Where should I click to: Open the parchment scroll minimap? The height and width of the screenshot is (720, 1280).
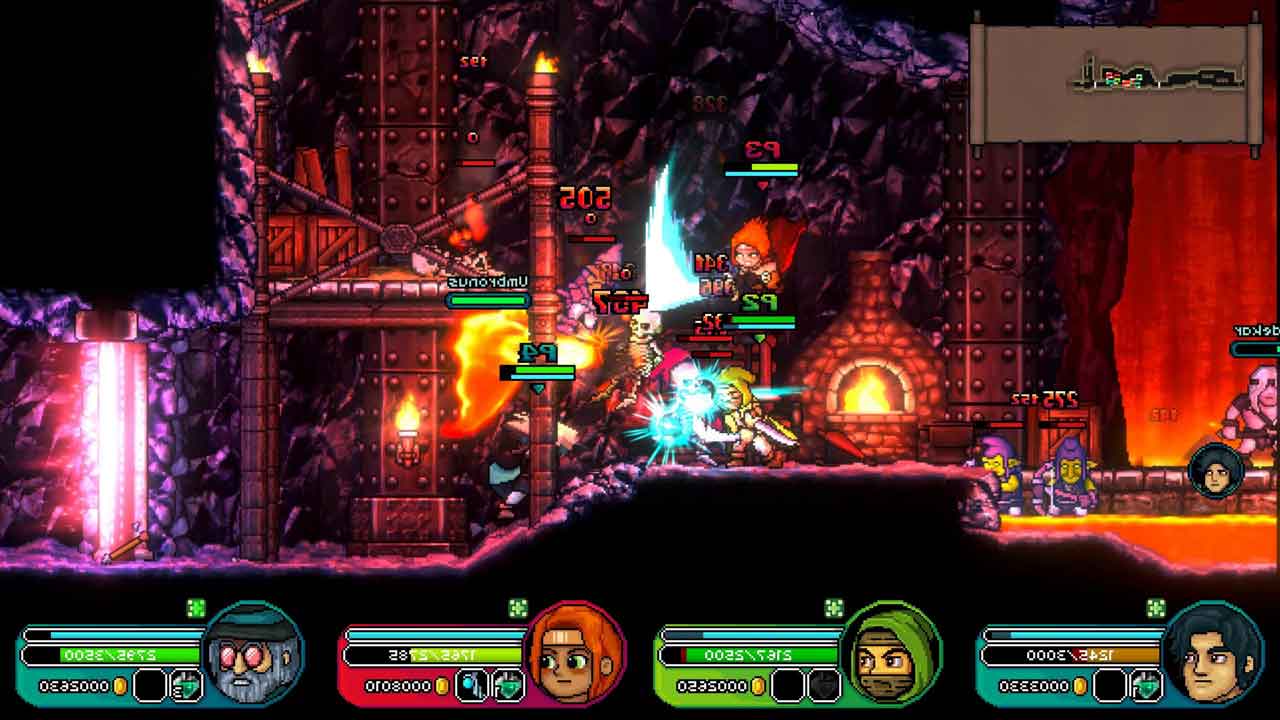1114,84
